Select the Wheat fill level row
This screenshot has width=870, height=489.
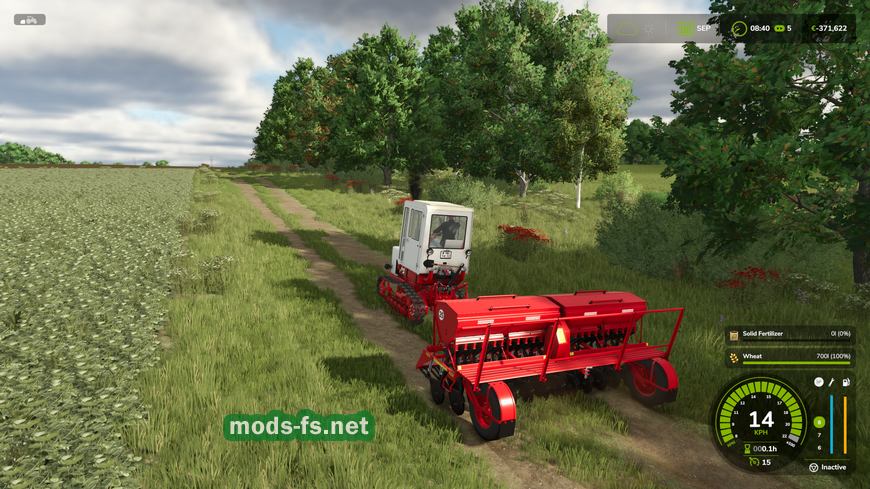coord(789,357)
